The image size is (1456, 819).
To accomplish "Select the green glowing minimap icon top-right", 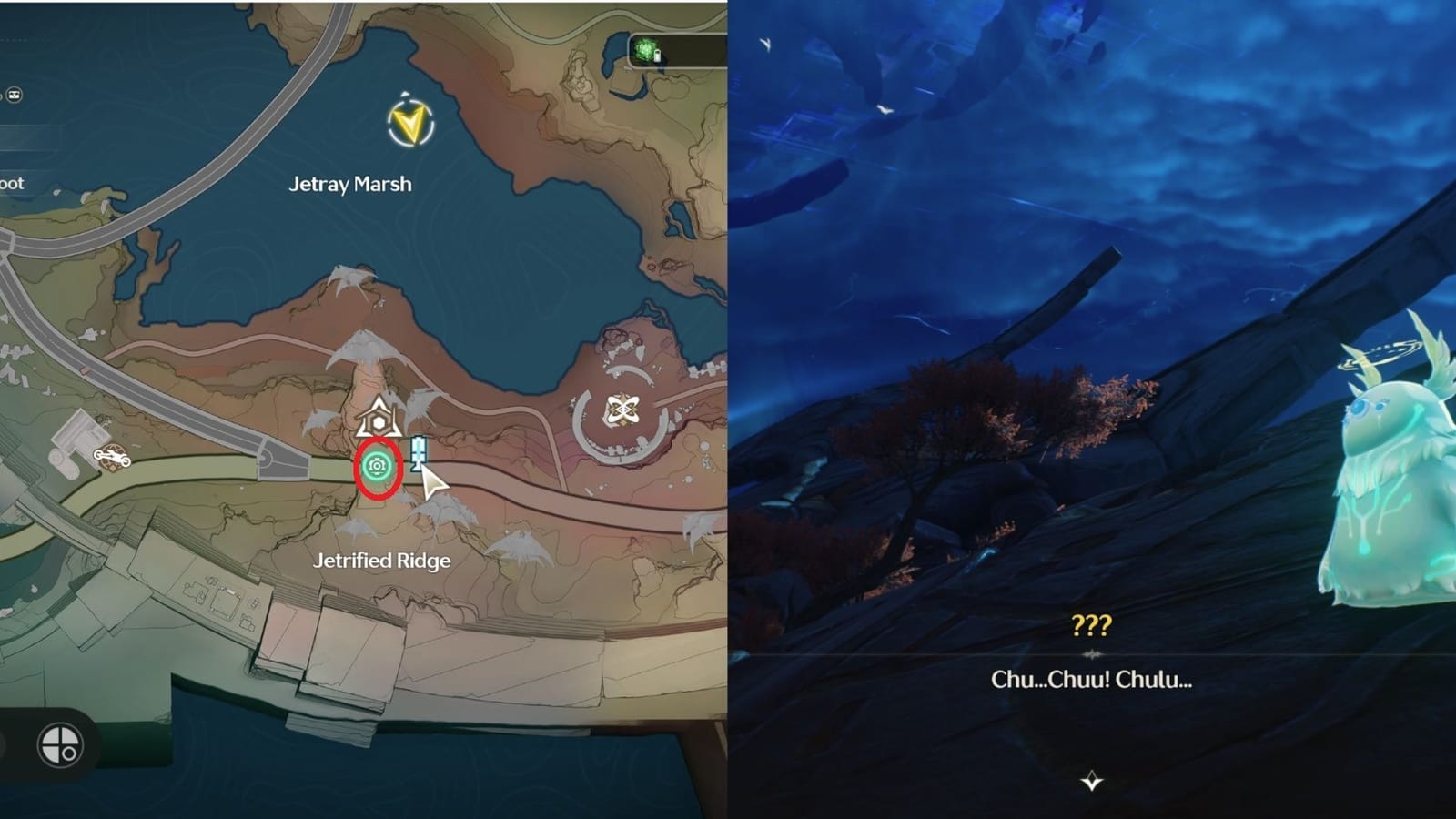I will pos(645,47).
